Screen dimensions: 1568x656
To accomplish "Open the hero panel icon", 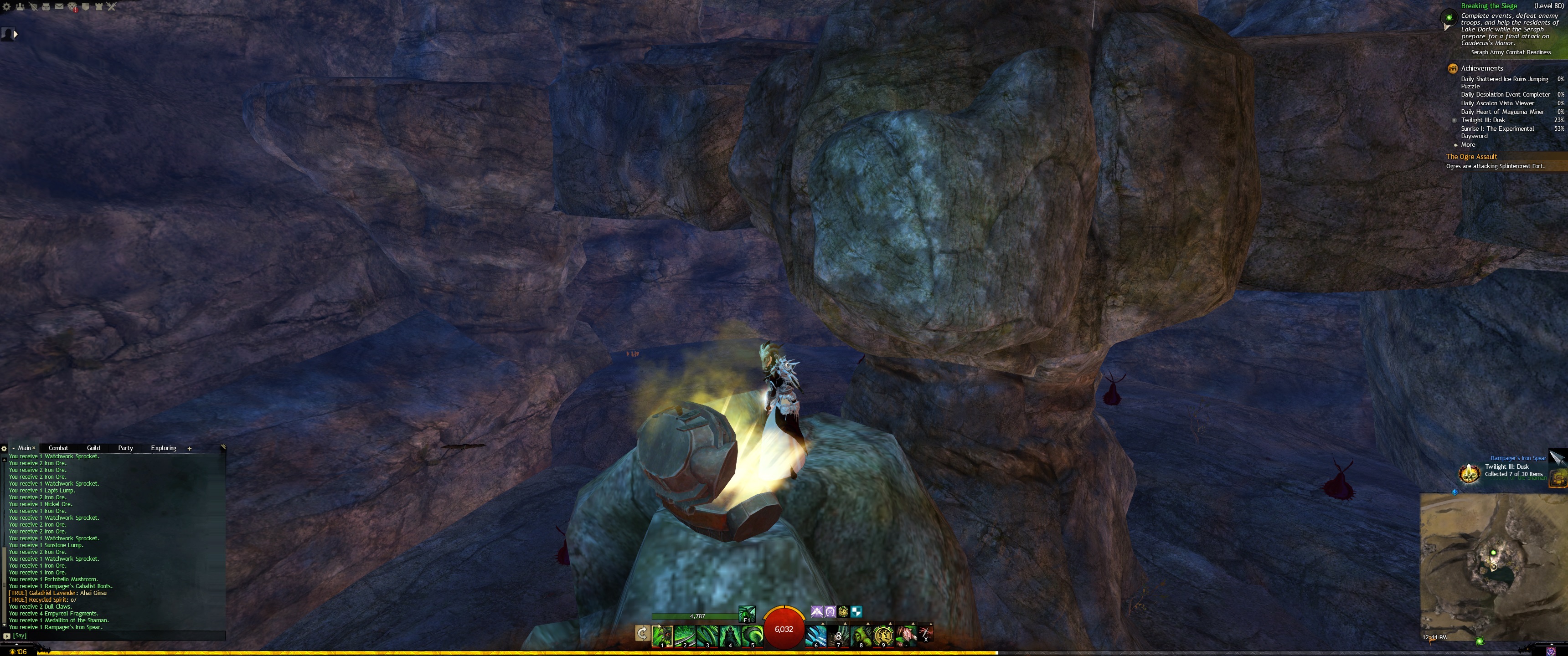I will tap(33, 7).
